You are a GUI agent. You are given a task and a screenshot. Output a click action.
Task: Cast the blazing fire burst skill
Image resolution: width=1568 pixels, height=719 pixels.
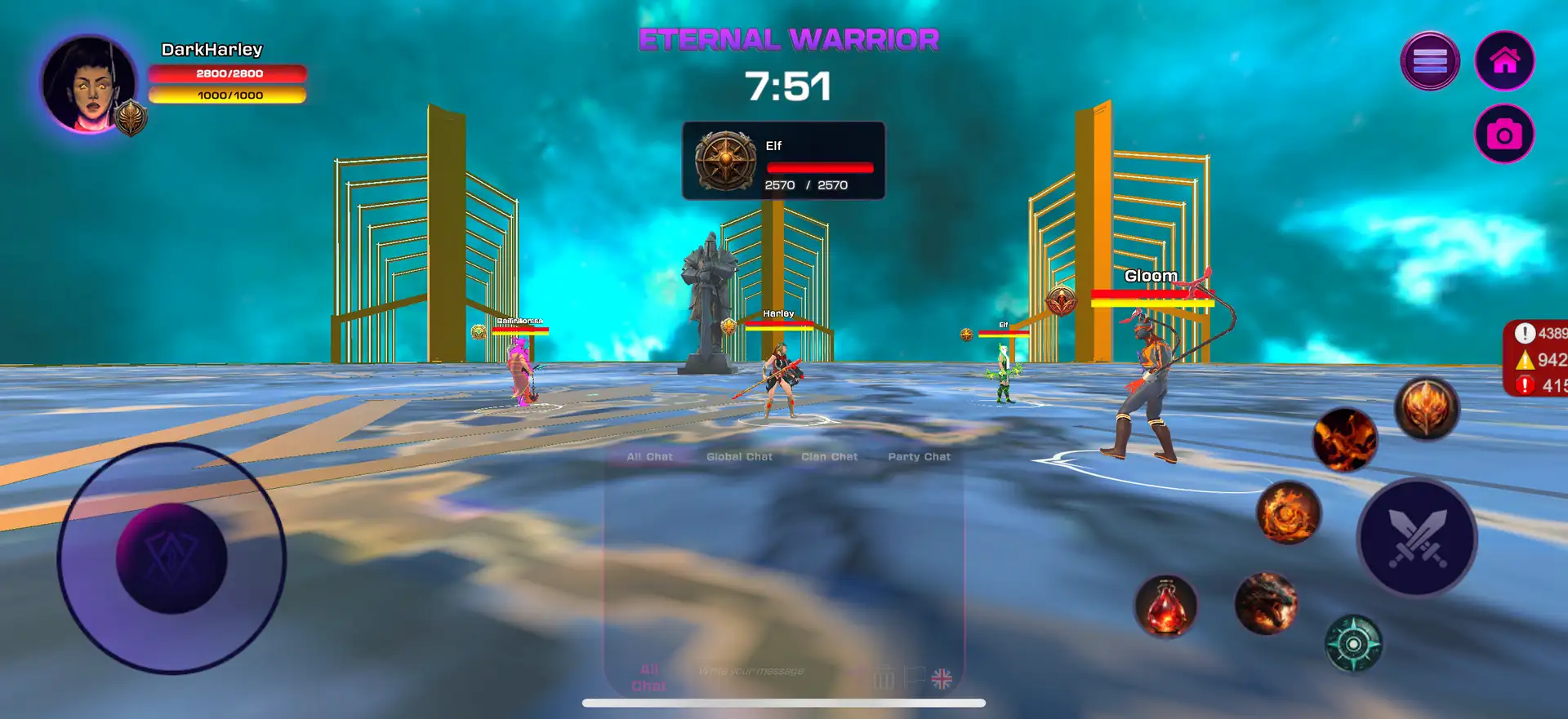coord(1344,440)
